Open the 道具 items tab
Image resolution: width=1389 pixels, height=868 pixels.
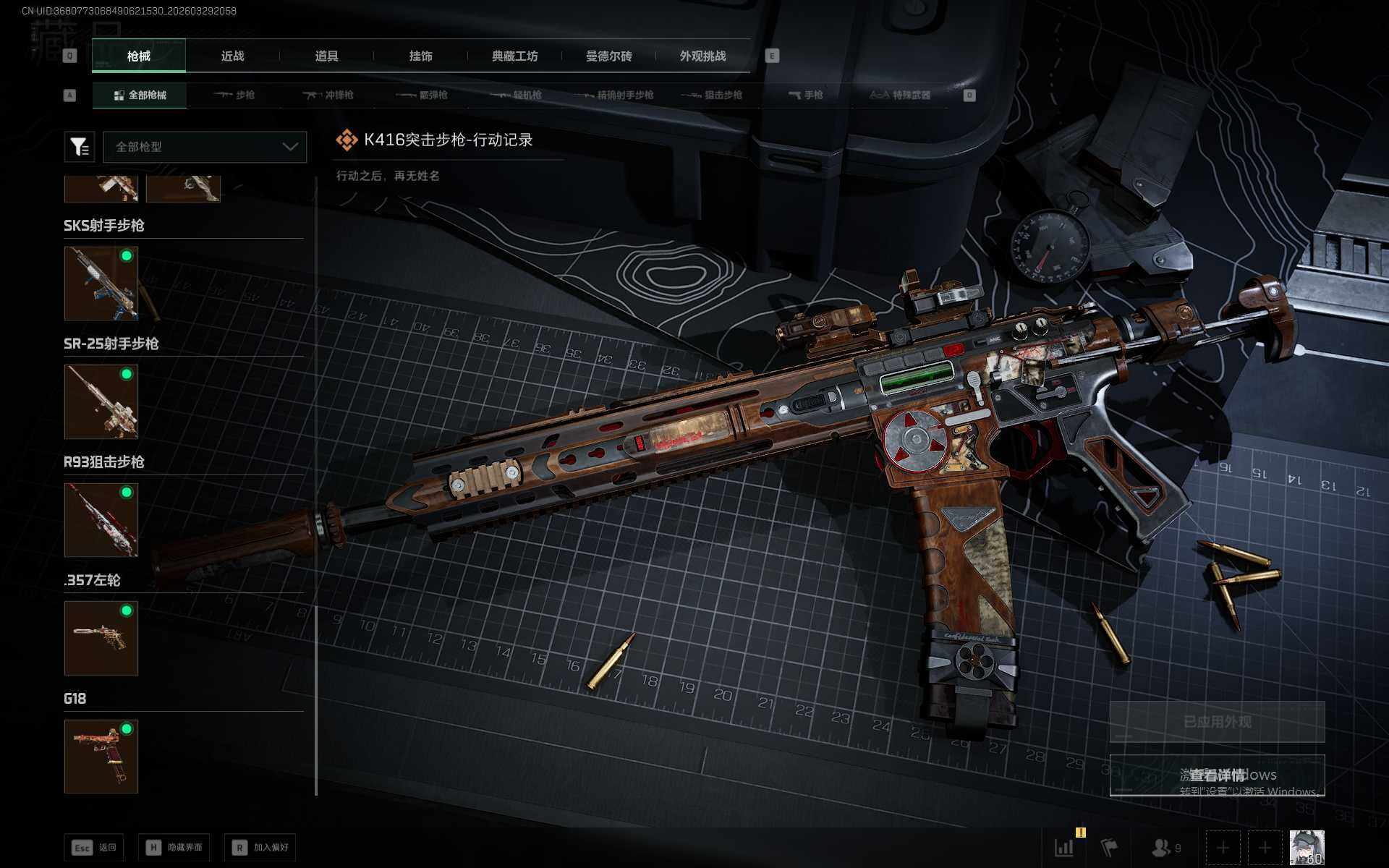[x=326, y=56]
